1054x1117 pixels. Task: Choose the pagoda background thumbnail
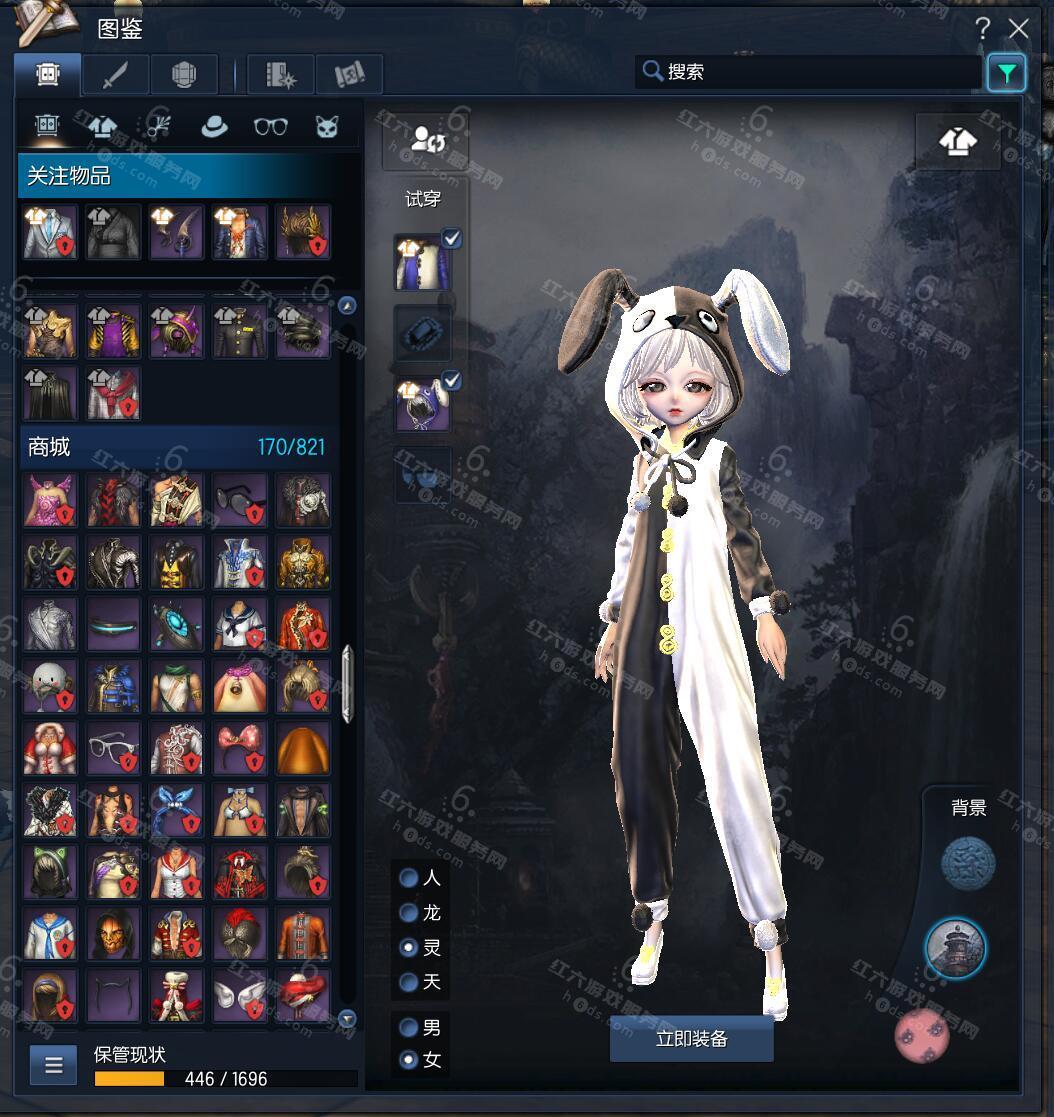coord(955,946)
